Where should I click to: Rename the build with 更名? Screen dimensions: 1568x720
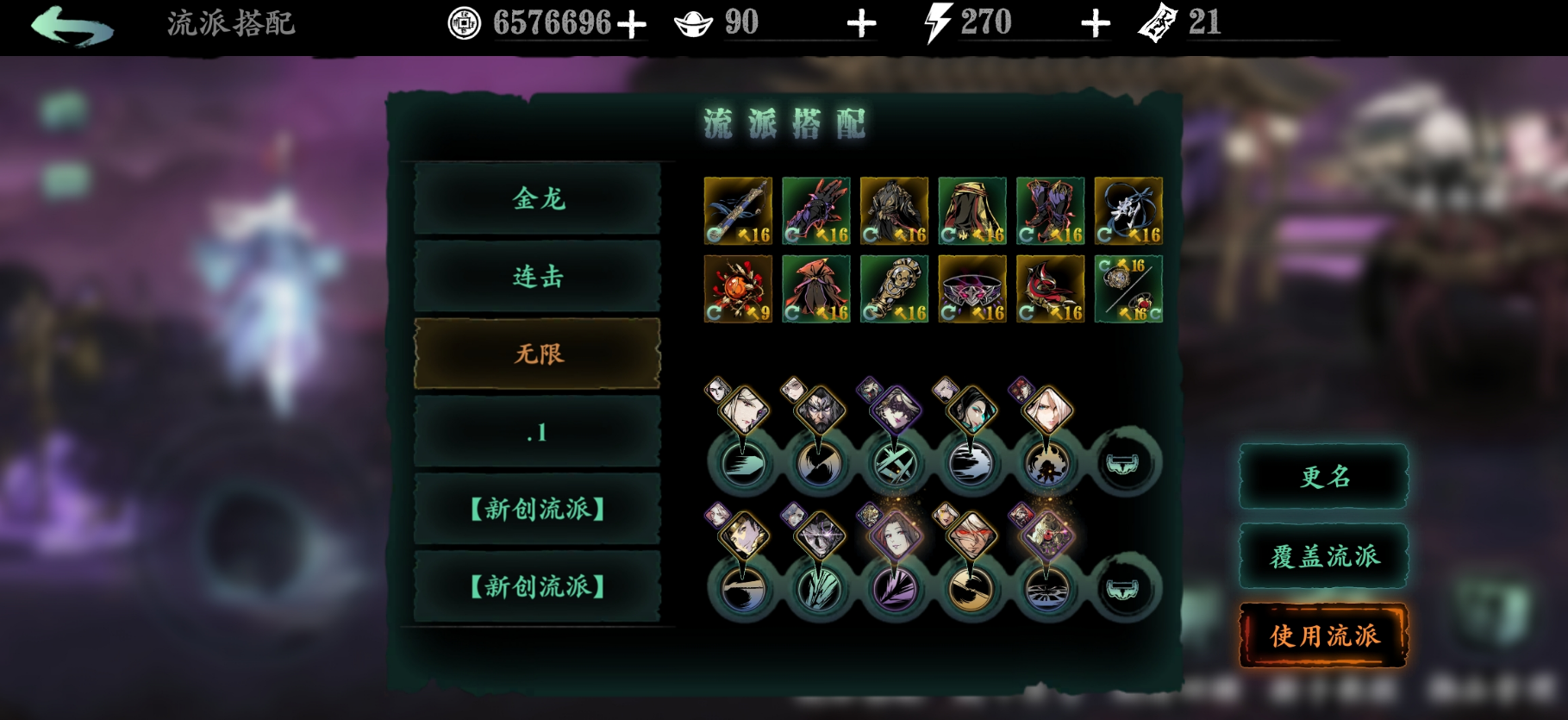click(x=1324, y=477)
